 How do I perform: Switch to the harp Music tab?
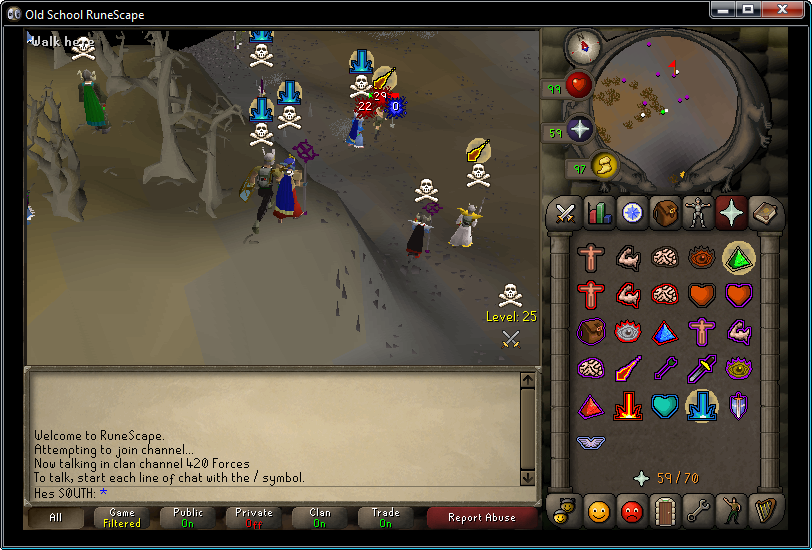click(763, 510)
